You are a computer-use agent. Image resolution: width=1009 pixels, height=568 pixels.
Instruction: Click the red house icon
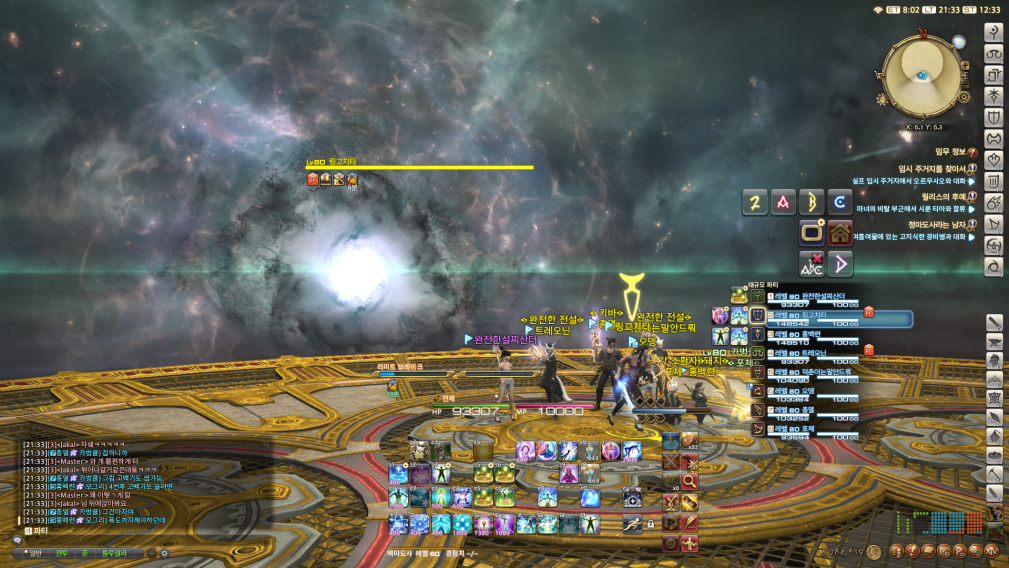point(840,234)
